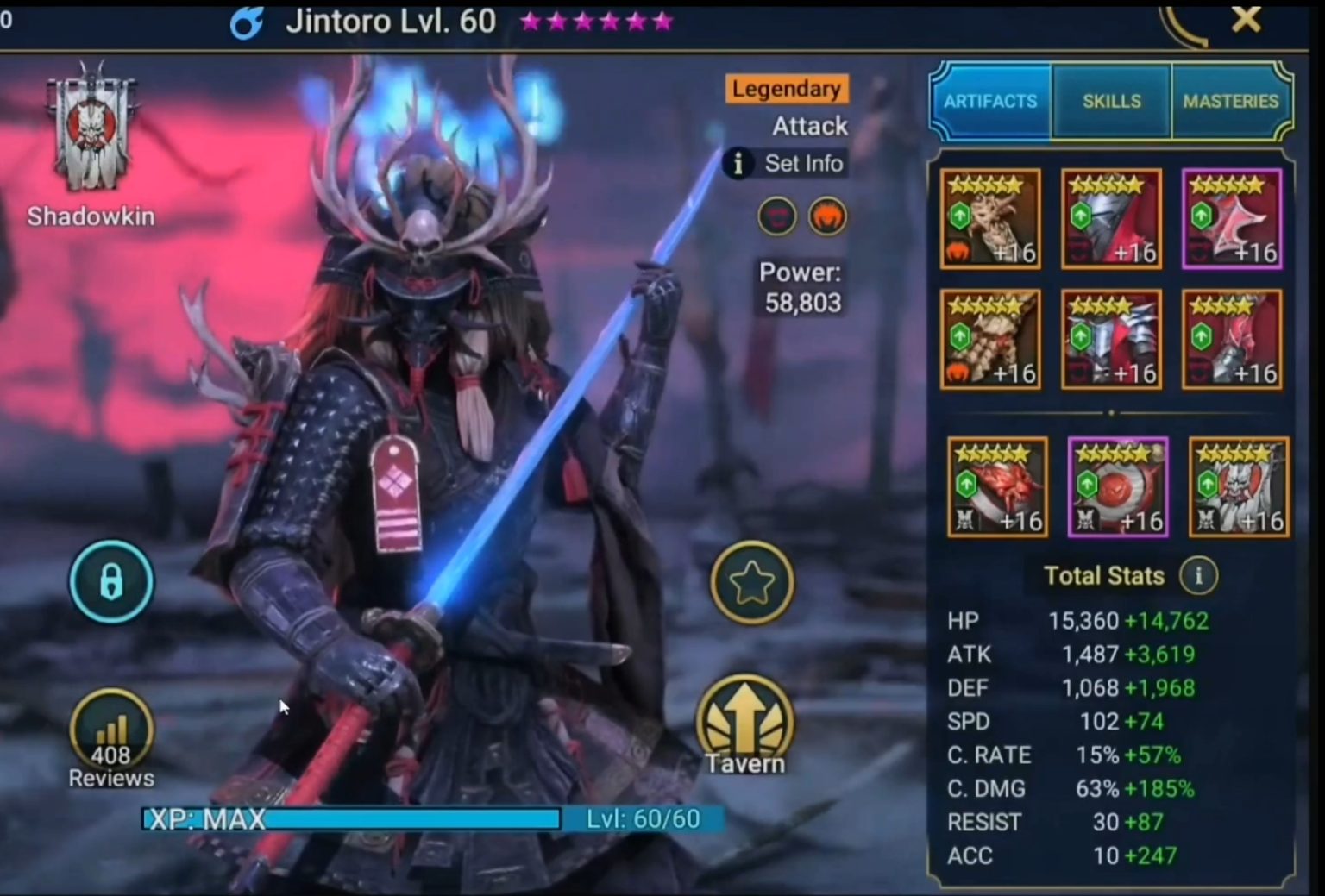Toggle the favorite star marker
The width and height of the screenshot is (1325, 896).
[752, 582]
